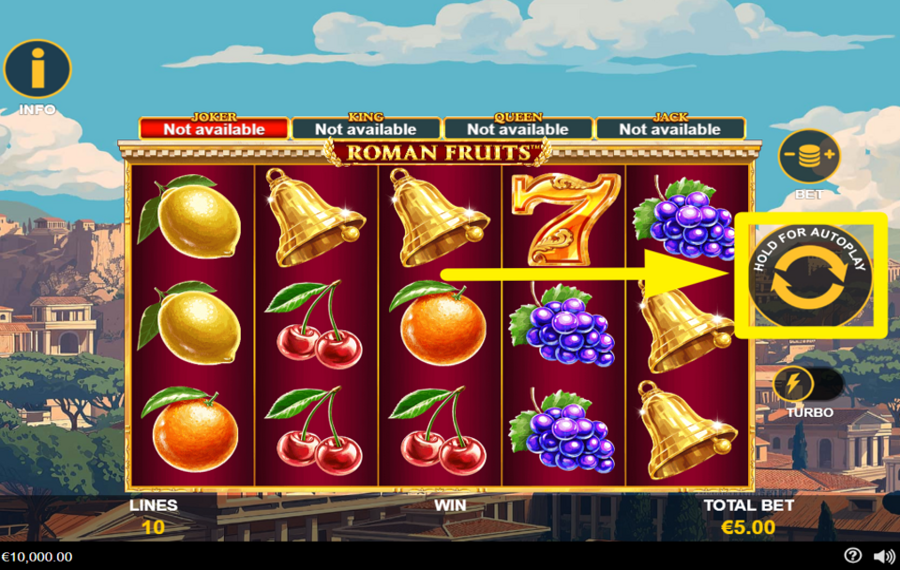
Task: Open the BET coin adjustment button
Action: click(808, 157)
